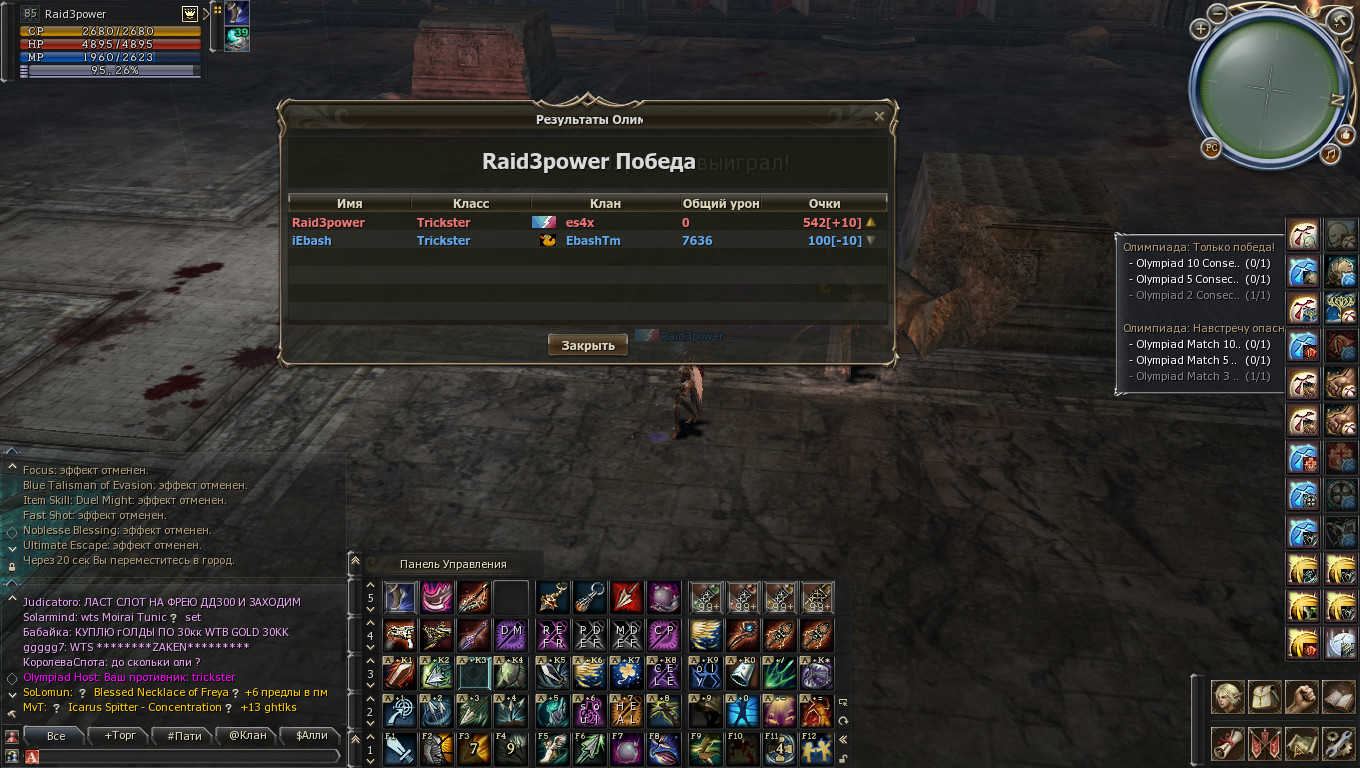
Task: Switch to the Все chat tab
Action: tap(56, 736)
